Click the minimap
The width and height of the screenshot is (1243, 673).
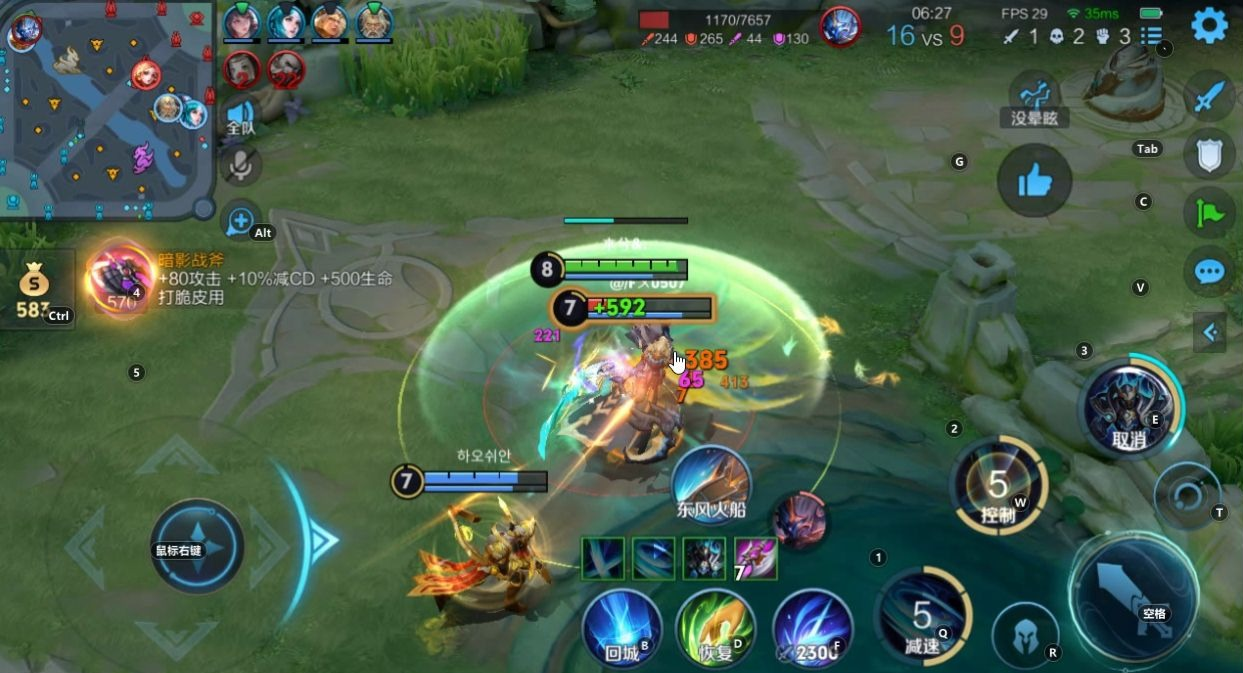tap(107, 110)
